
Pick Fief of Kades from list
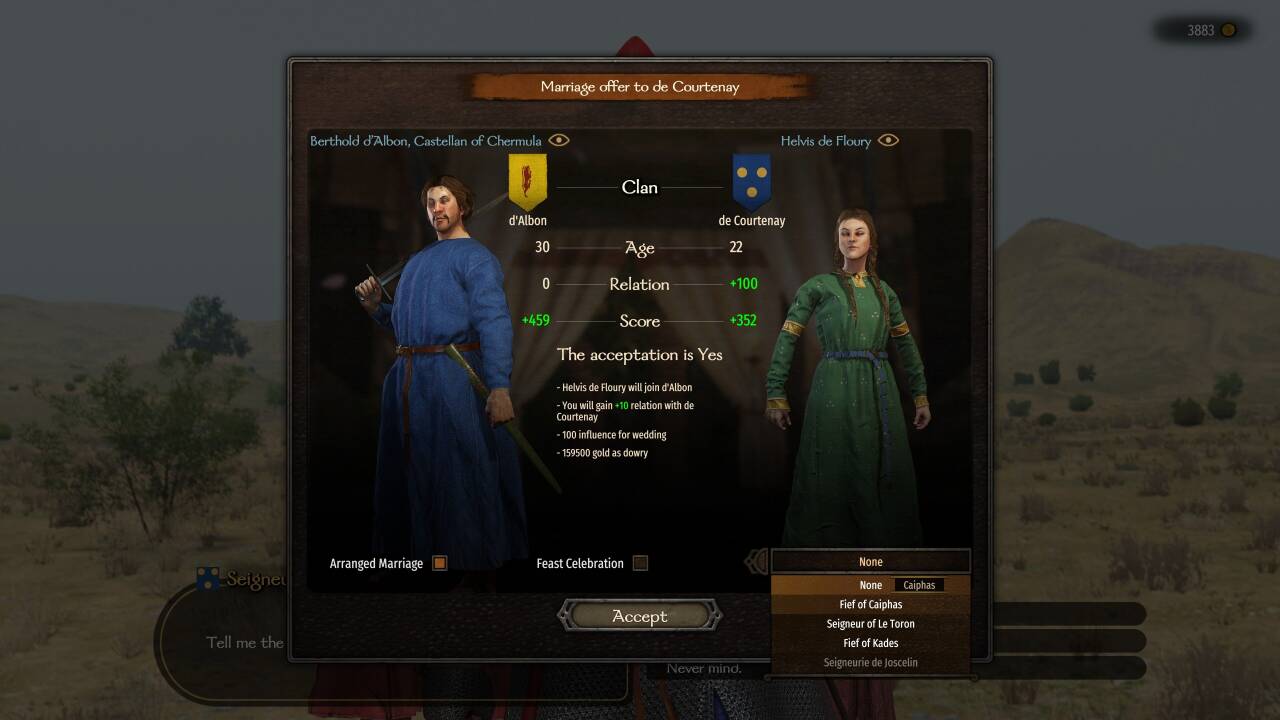870,643
